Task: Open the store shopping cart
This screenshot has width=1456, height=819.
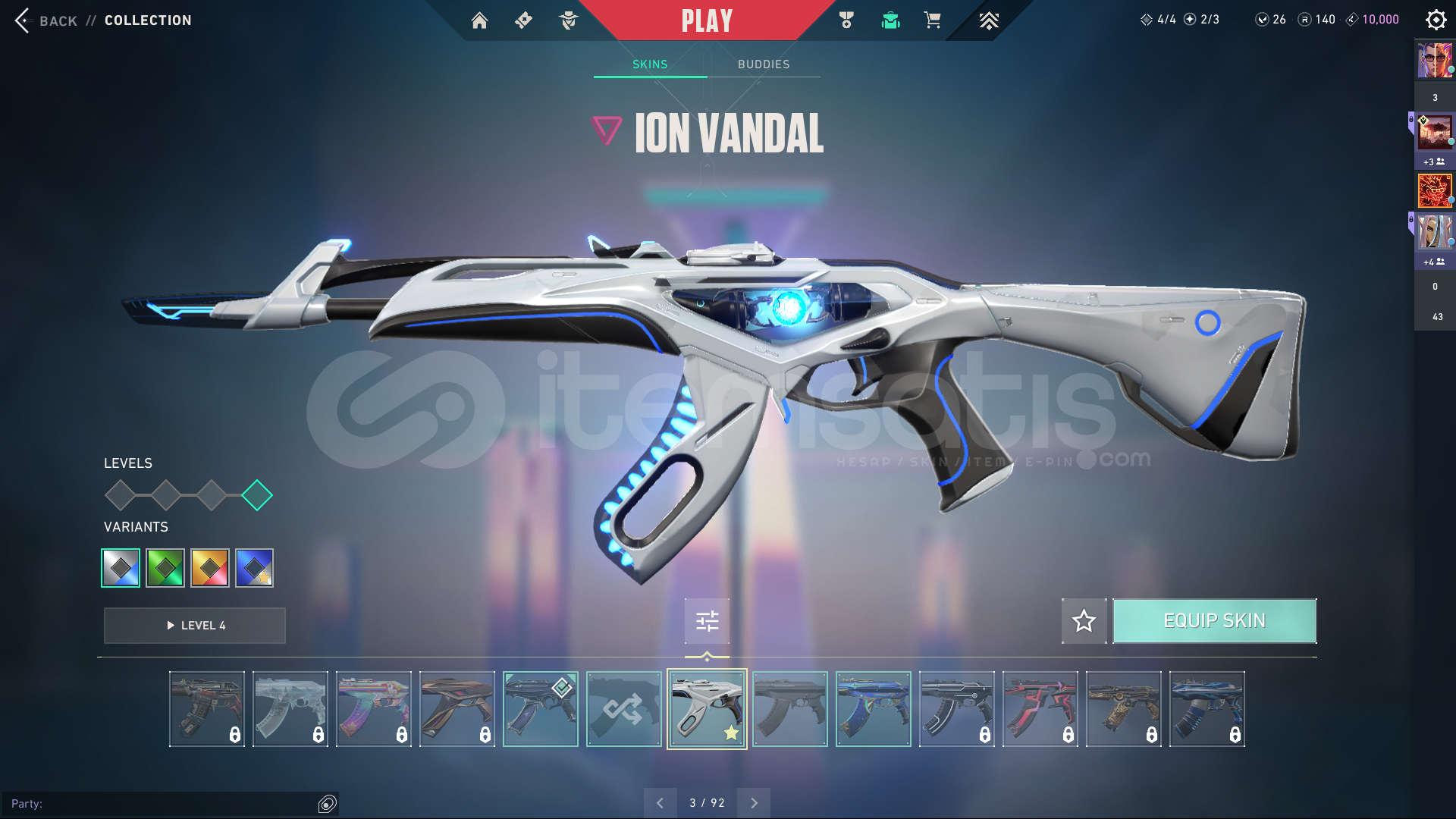Action: [x=932, y=20]
